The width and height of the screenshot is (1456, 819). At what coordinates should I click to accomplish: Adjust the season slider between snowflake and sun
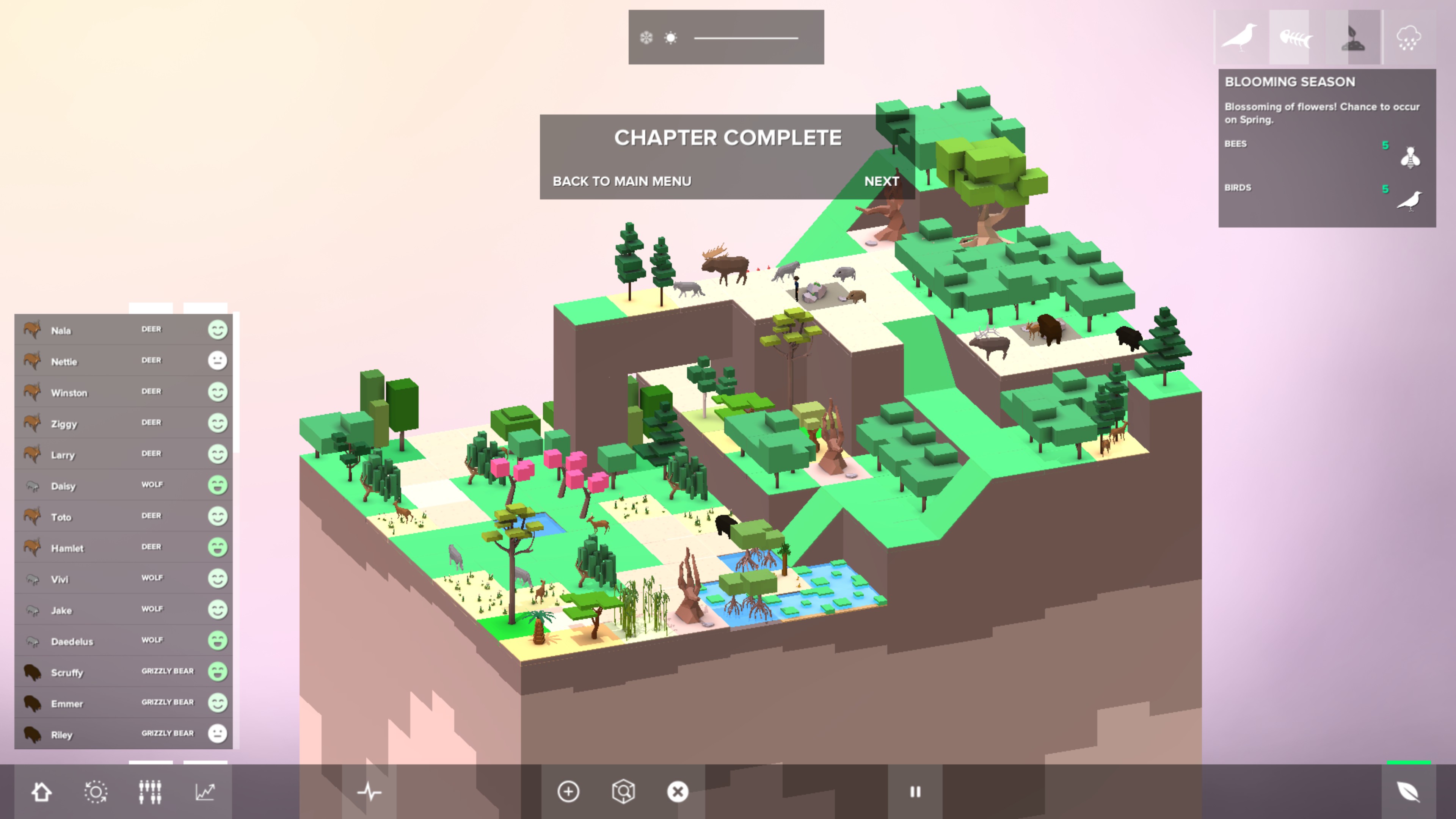pos(746,38)
